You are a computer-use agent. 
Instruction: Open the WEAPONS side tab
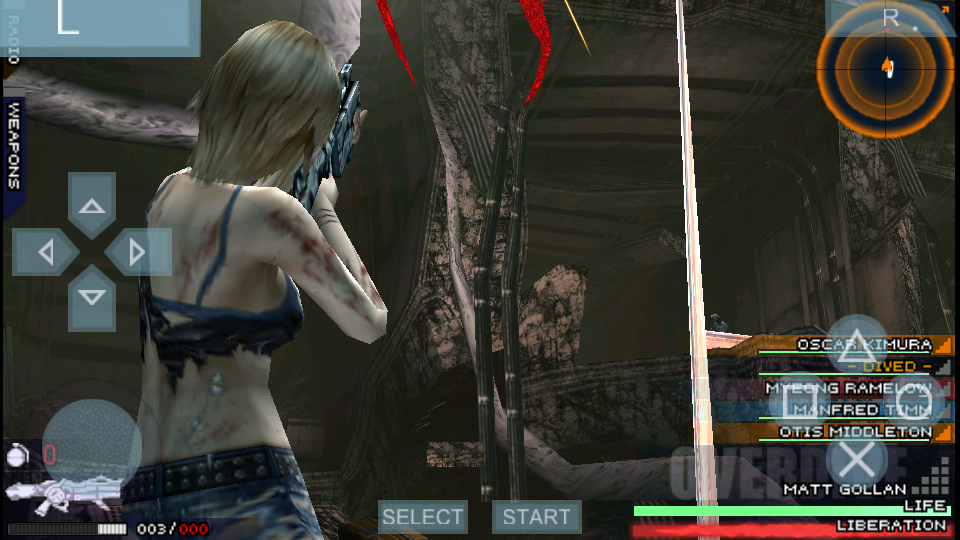tap(13, 145)
